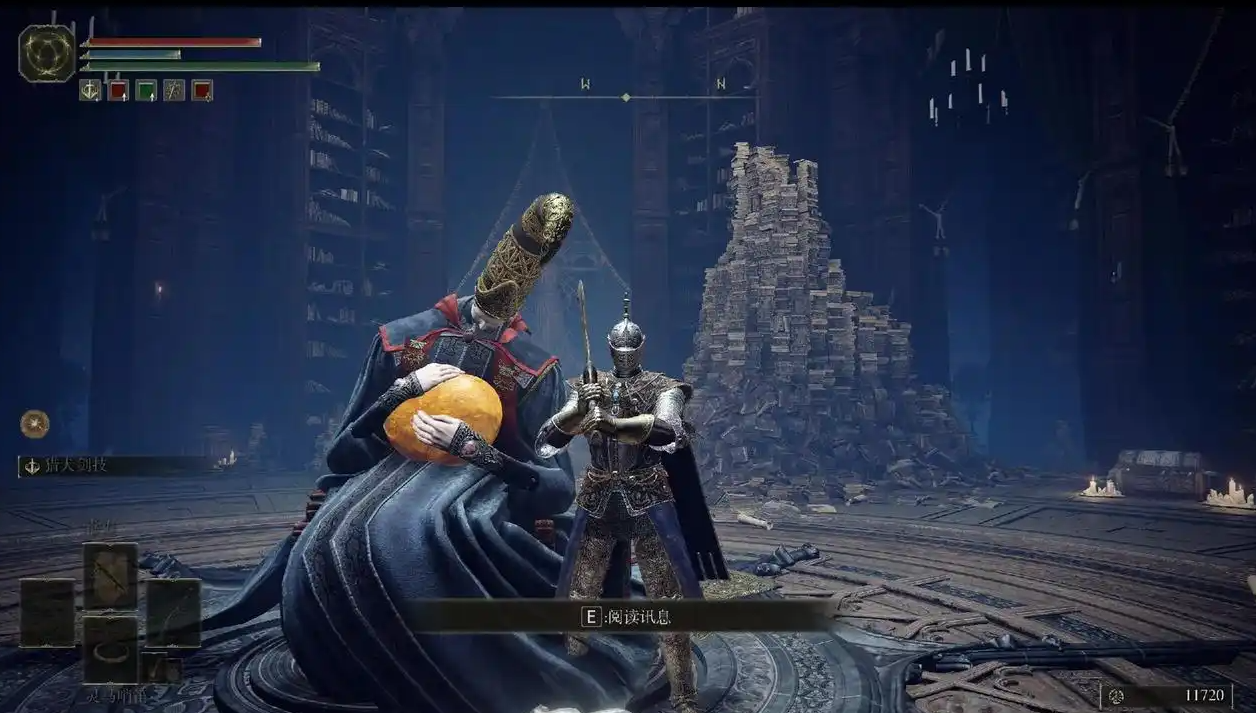Viewport: 1256px width, 713px height.
Task: Click the compass bar showing W and N
Action: [x=625, y=96]
